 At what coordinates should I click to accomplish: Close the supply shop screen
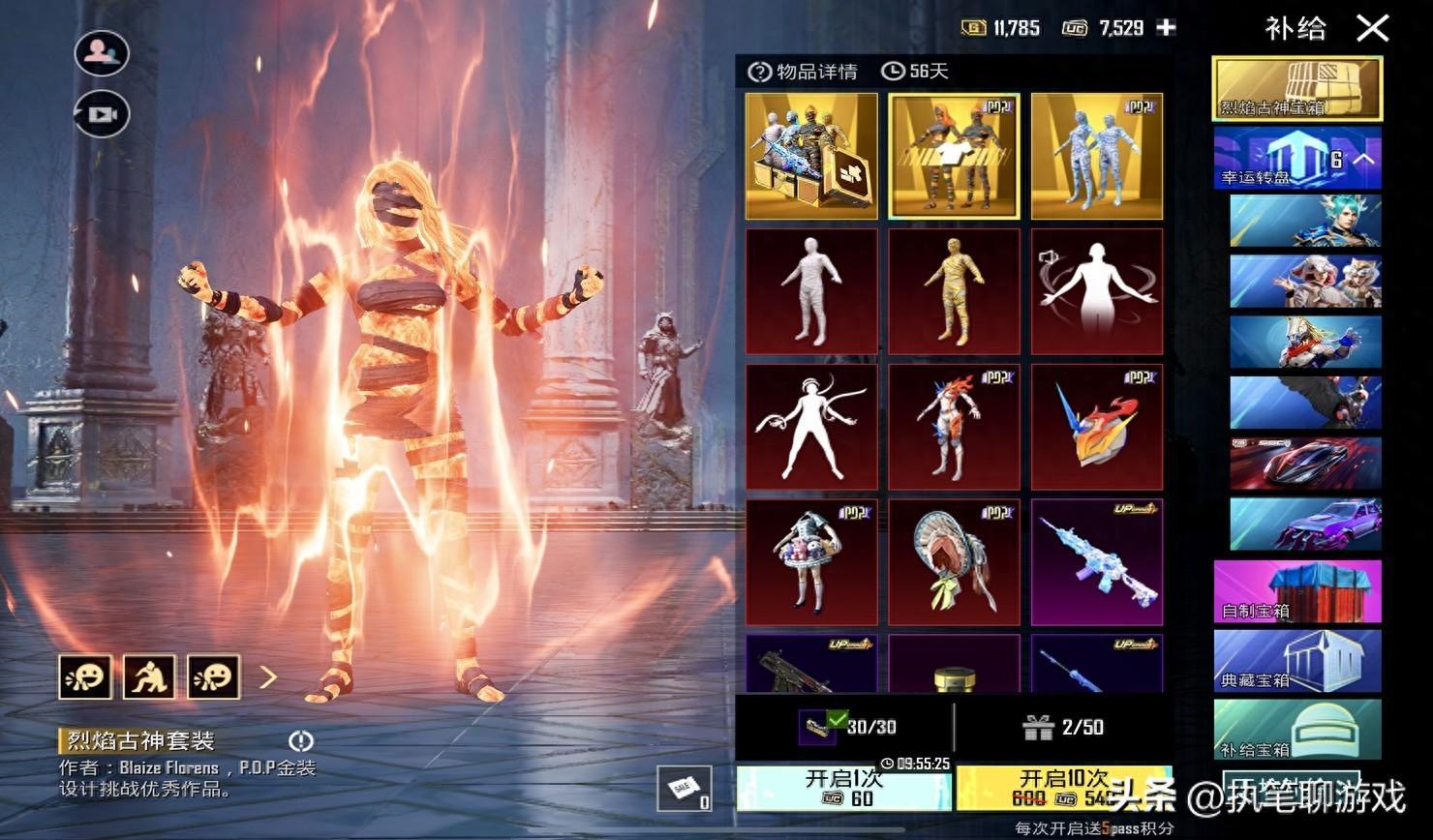[x=1372, y=28]
